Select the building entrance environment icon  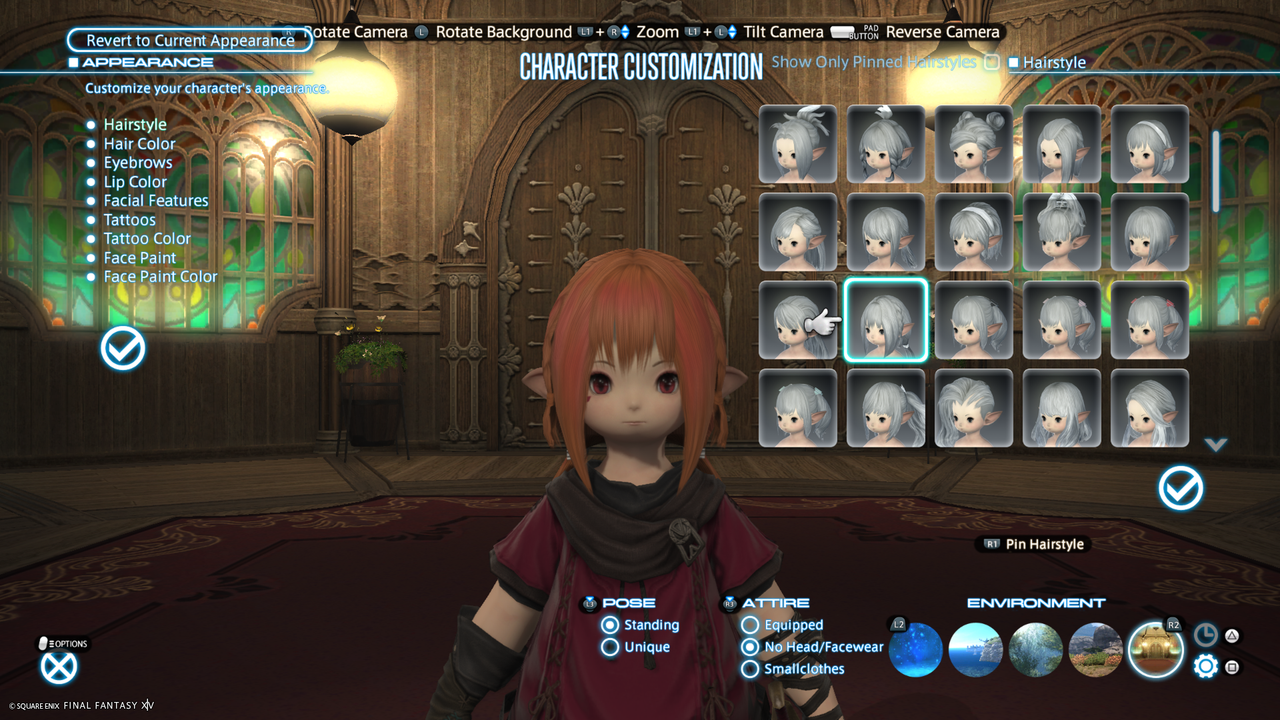[x=1155, y=650]
